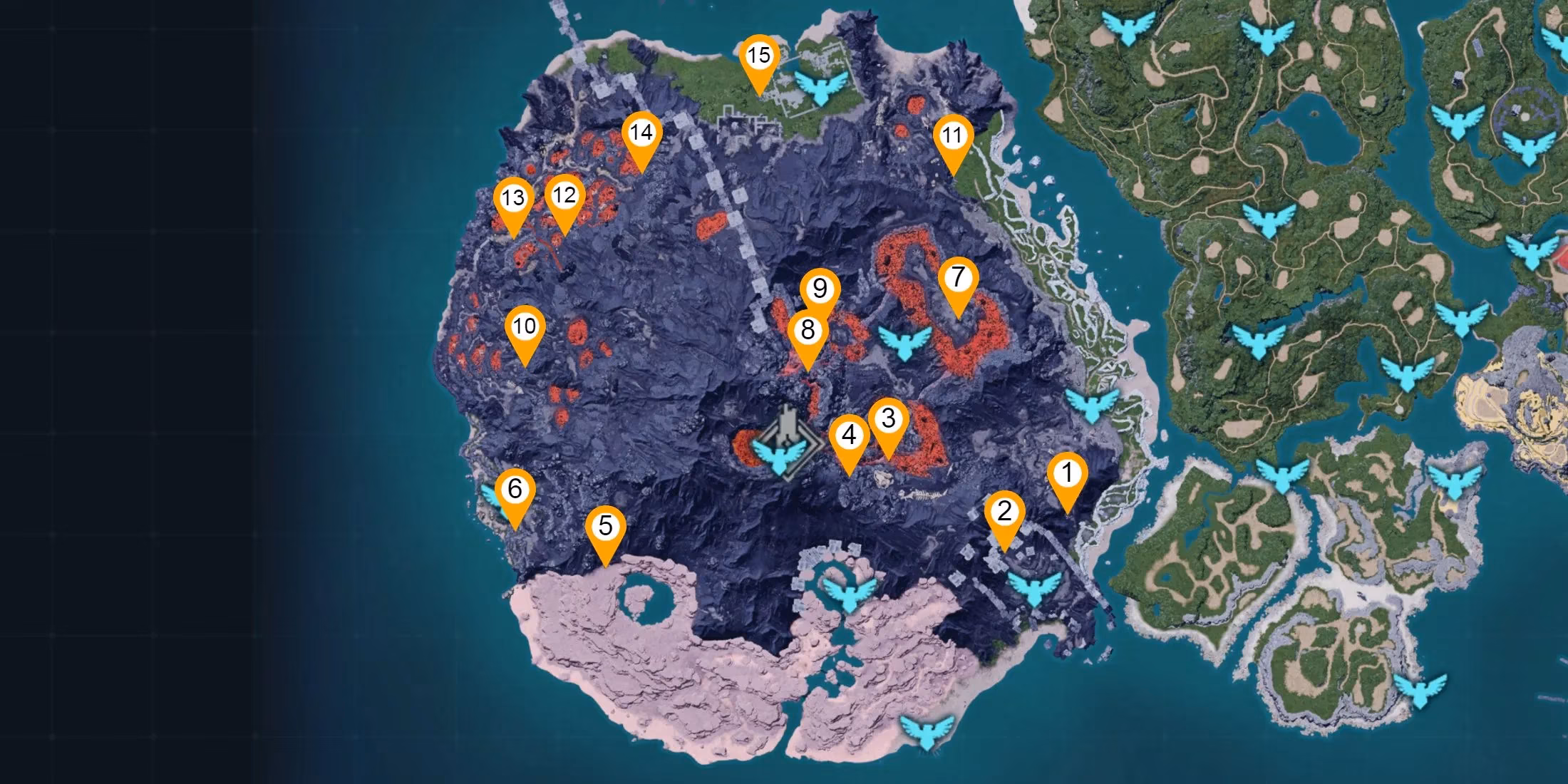Select map marker number 7
Viewport: 1568px width, 784px height.
tap(958, 277)
